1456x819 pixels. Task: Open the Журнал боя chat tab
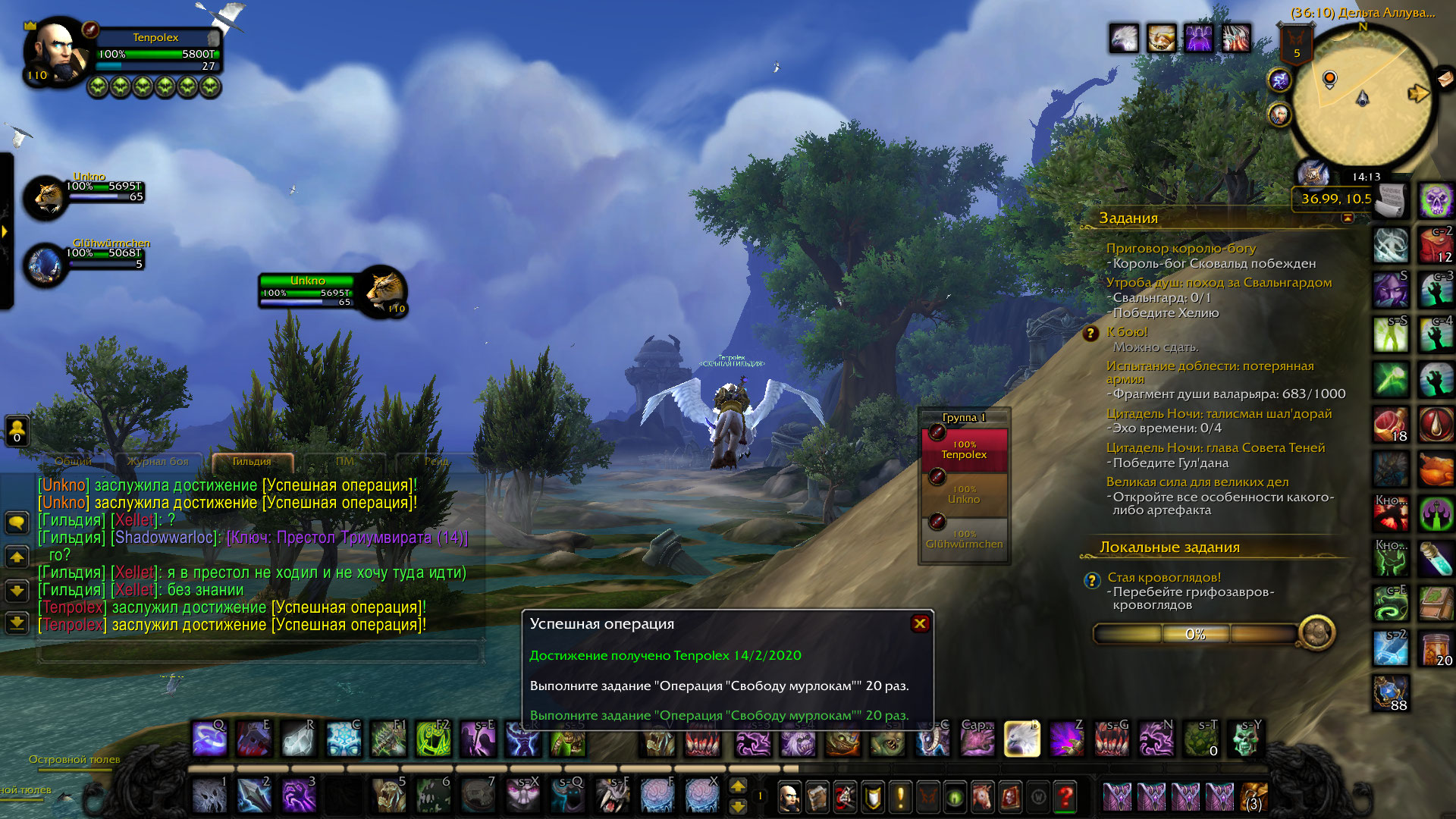pyautogui.click(x=158, y=461)
